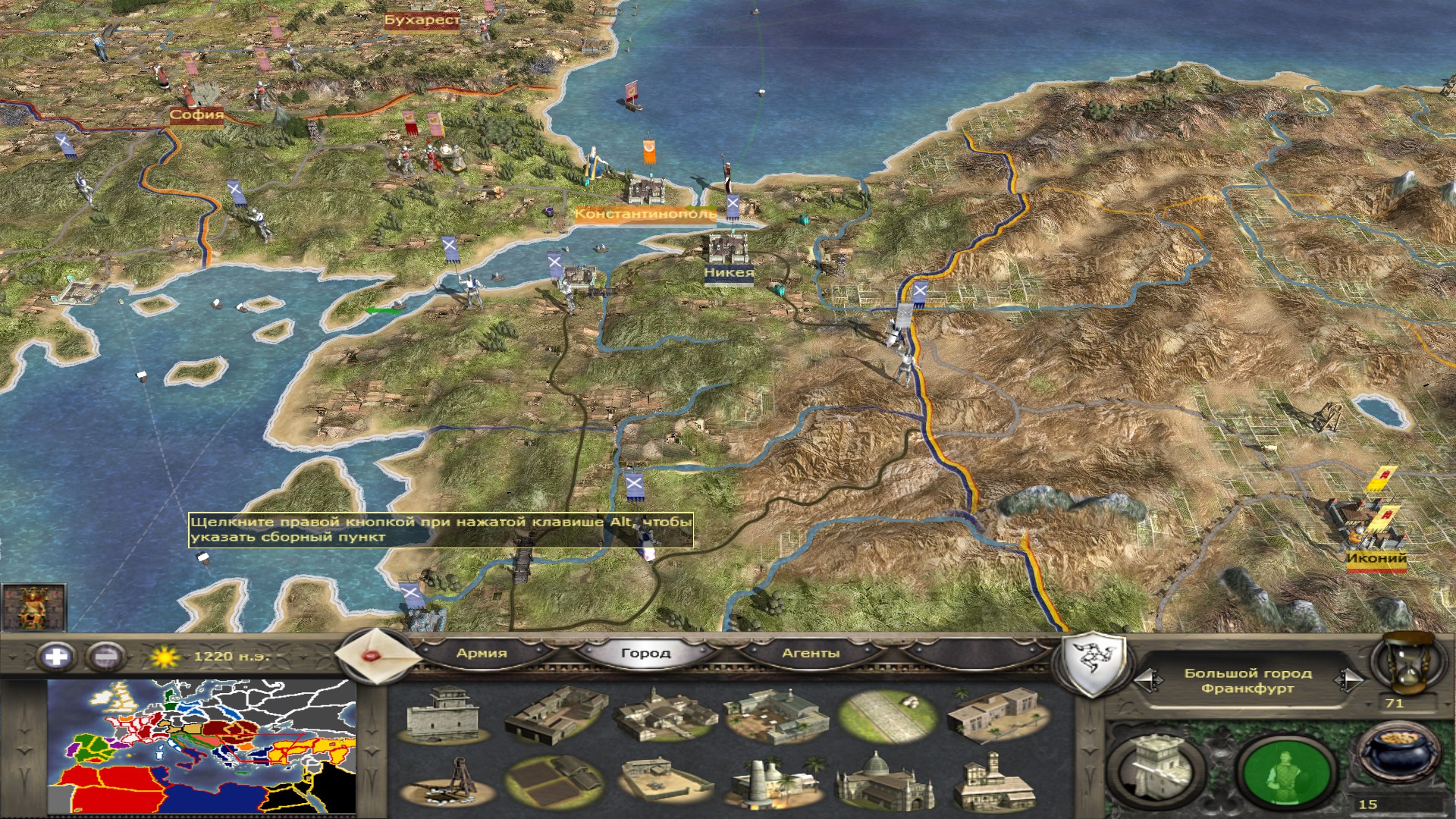
Task: Select the farm fields building
Action: click(x=555, y=783)
